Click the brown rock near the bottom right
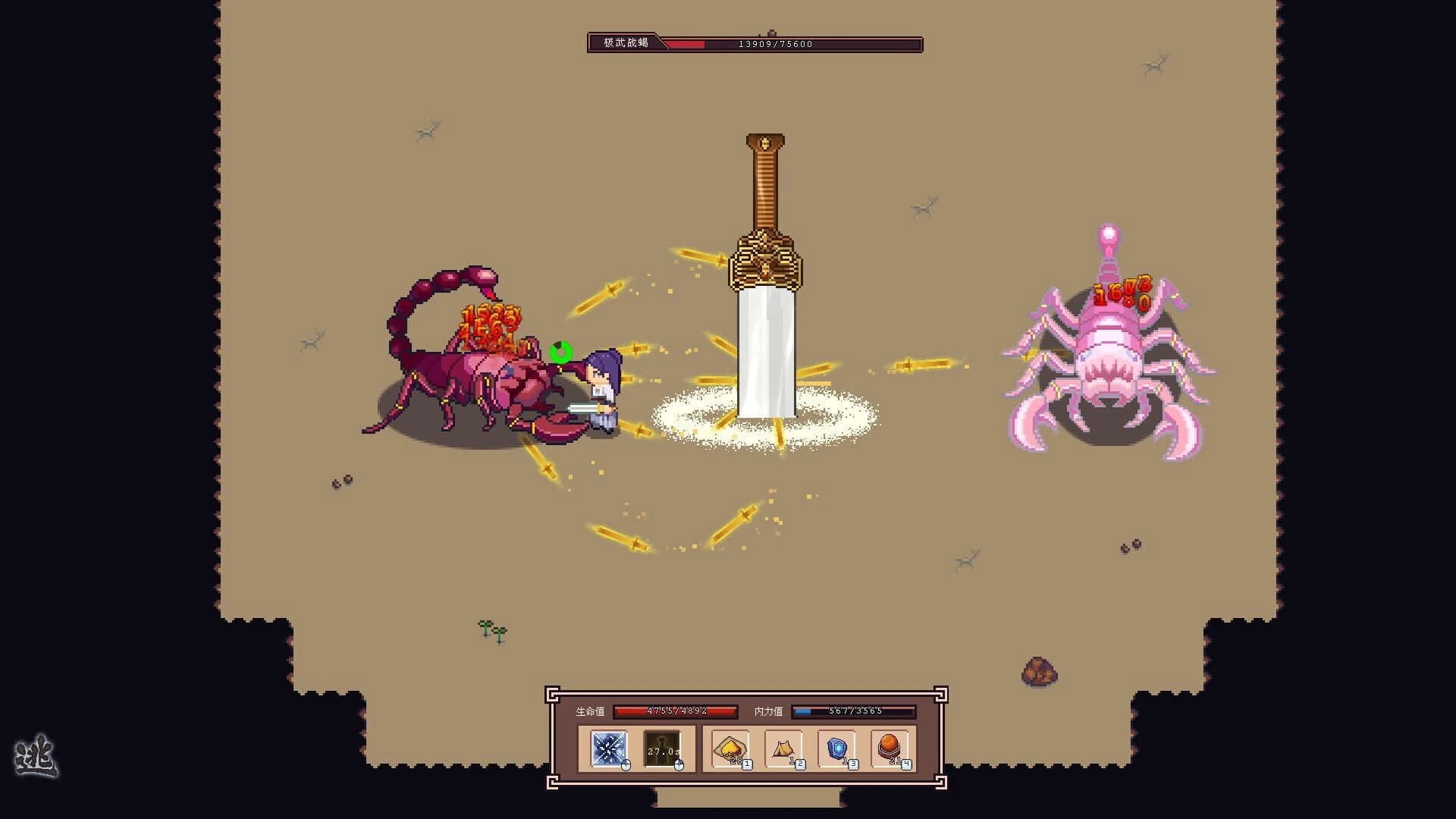The height and width of the screenshot is (819, 1456). tap(1039, 670)
